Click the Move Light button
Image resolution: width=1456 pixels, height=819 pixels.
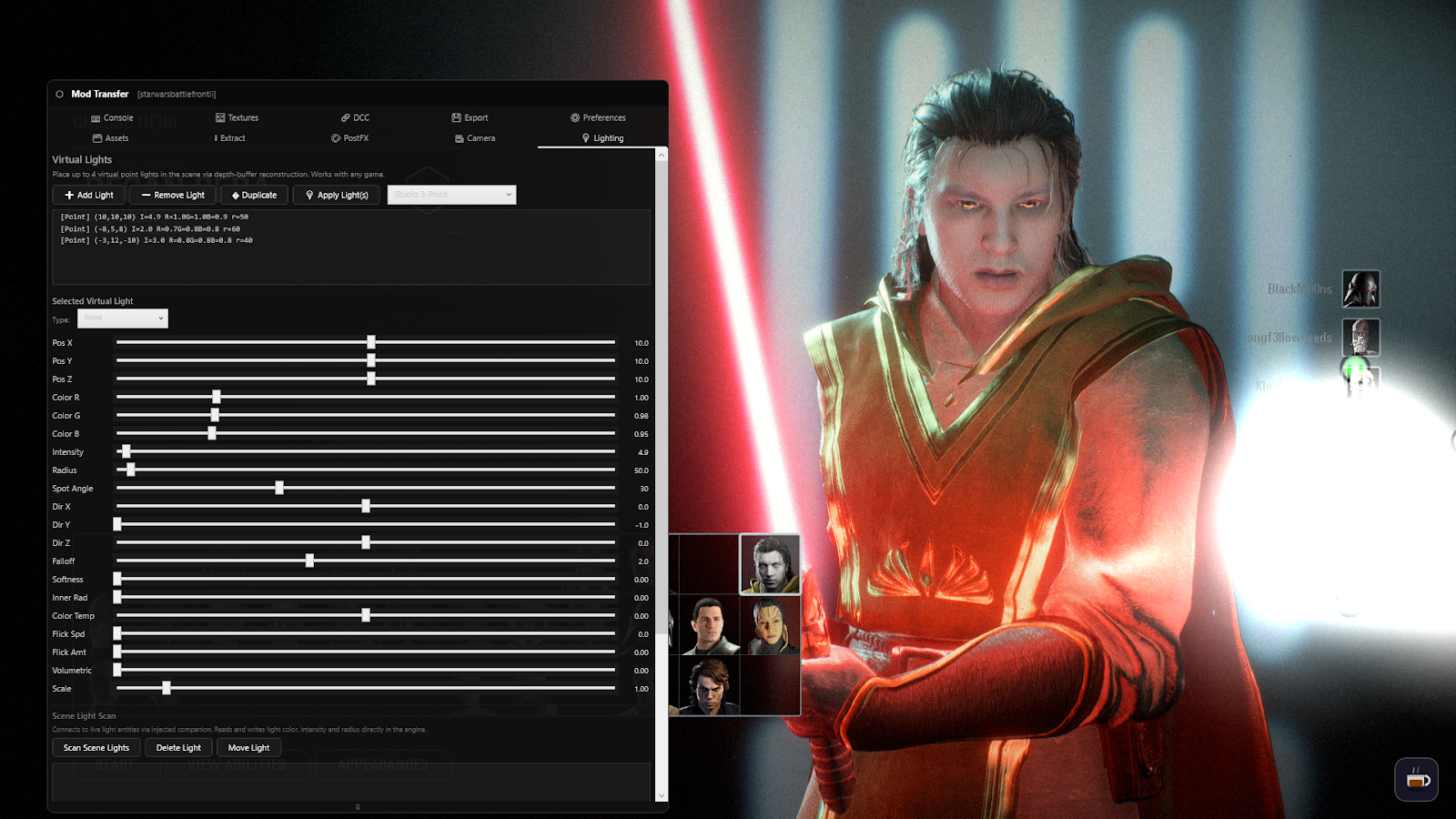pos(248,747)
